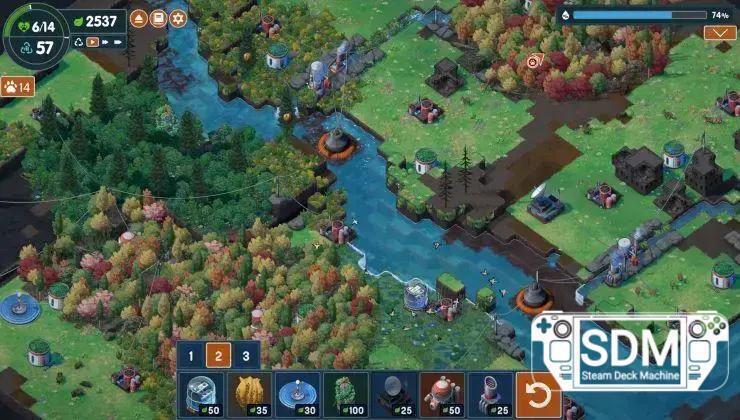Open the handbook book icon
The height and width of the screenshot is (420, 740).
coord(158,18)
